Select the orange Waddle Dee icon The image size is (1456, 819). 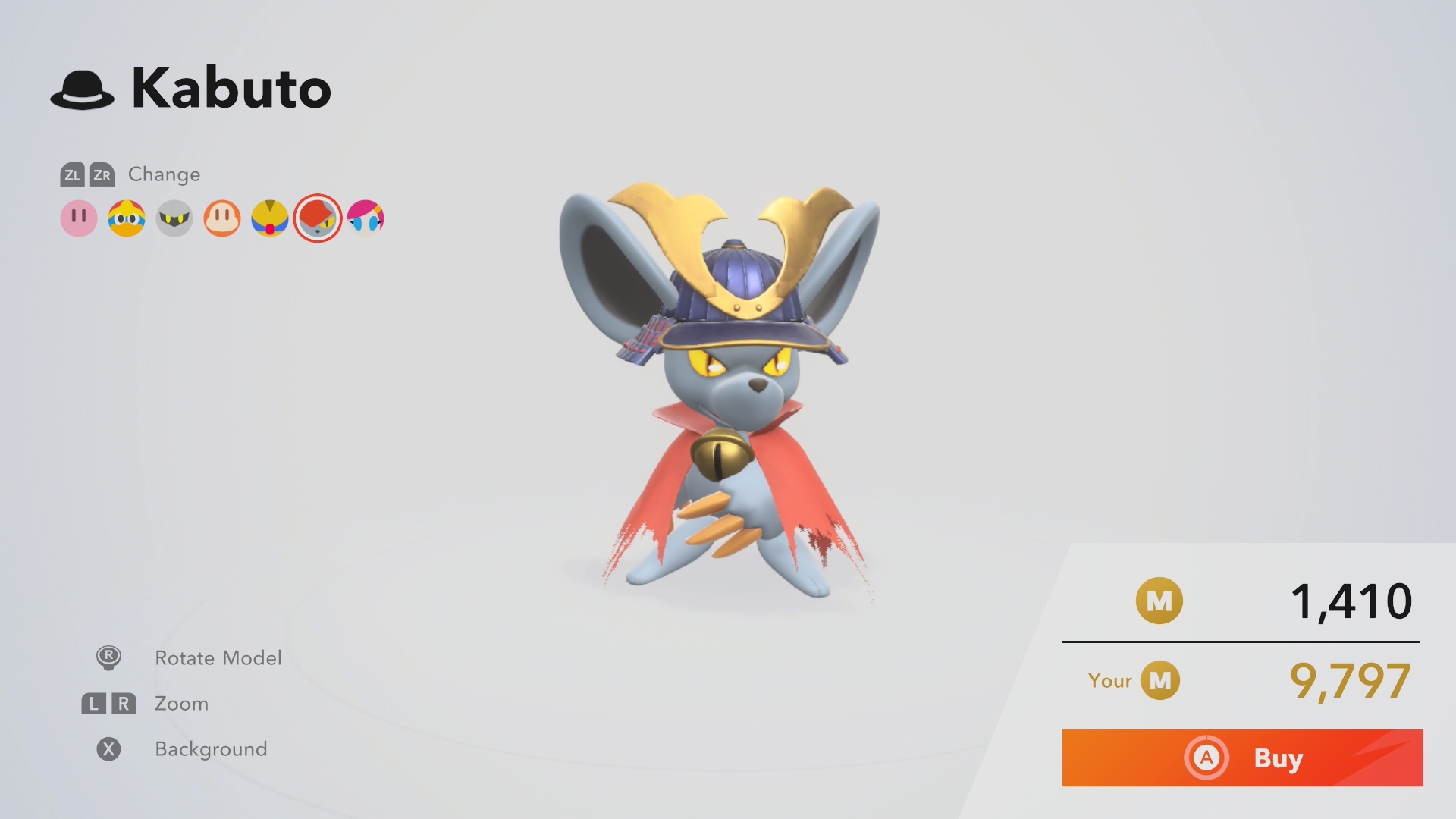point(222,218)
